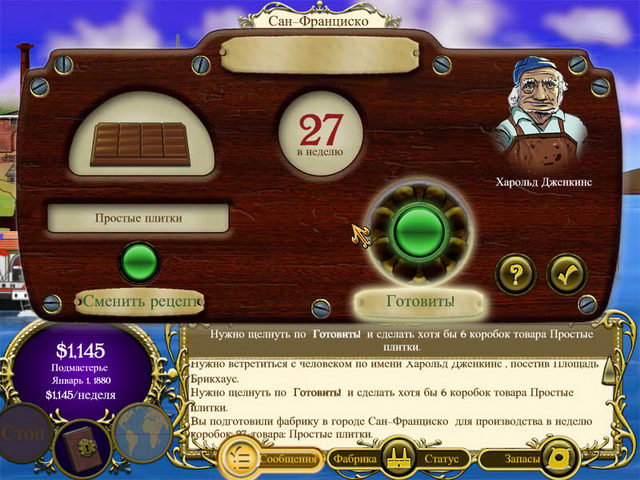Select the chocolate bar recipe image

coord(139,143)
